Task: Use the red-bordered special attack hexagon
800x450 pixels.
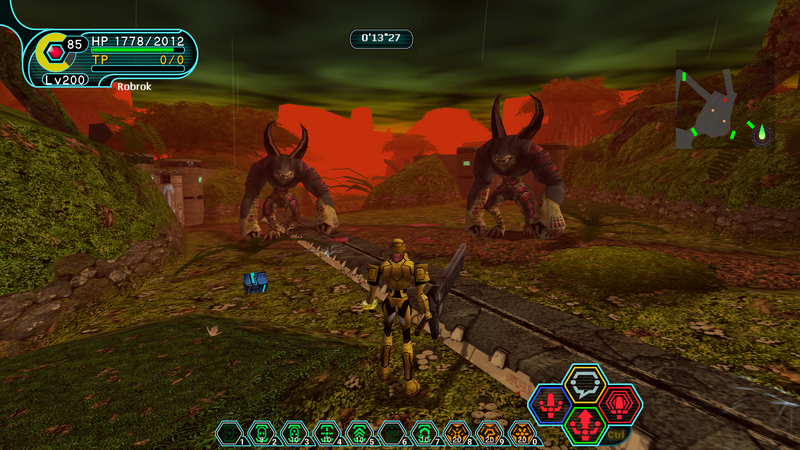Action: click(620, 404)
